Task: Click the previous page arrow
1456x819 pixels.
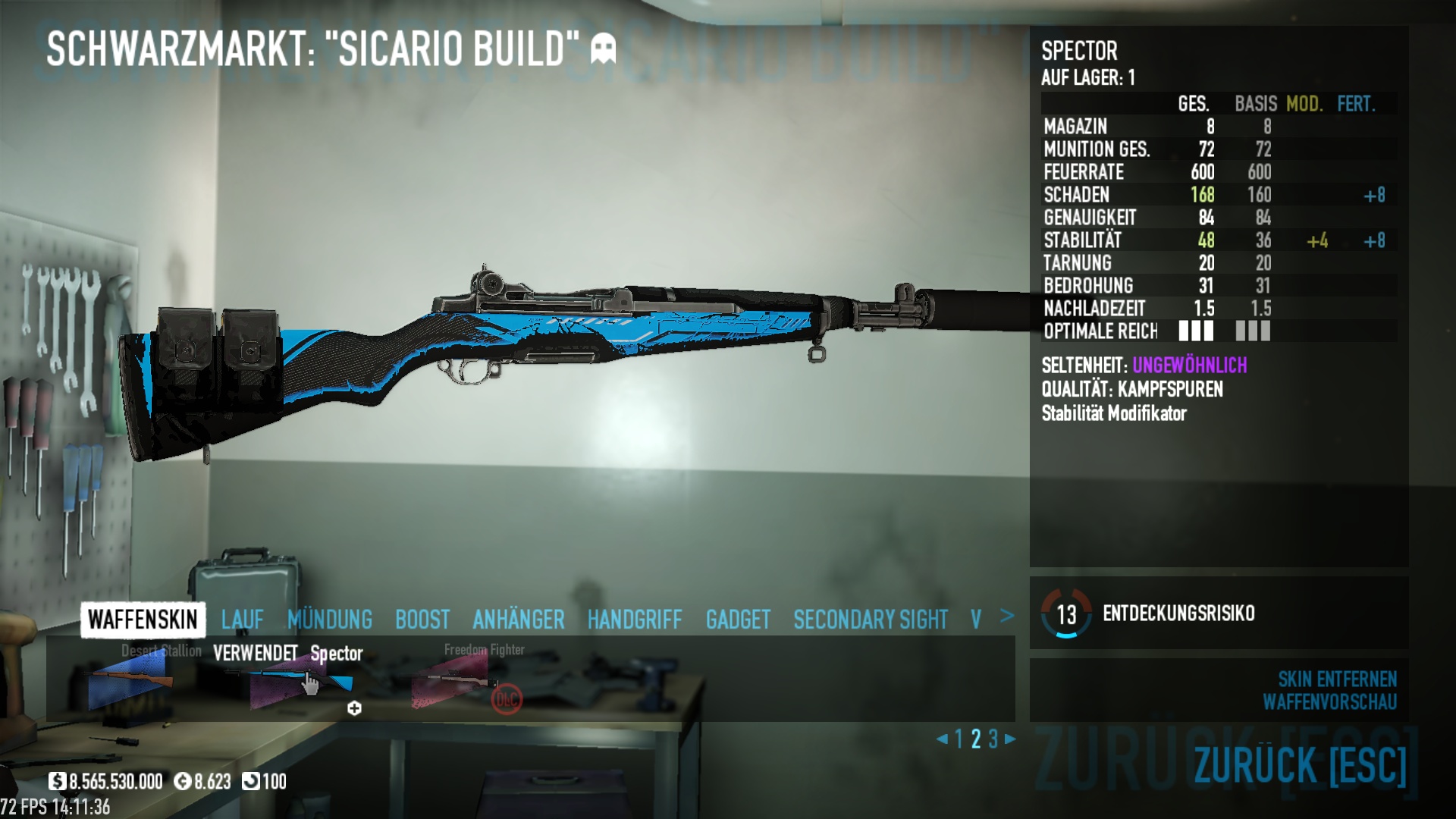Action: pos(942,739)
